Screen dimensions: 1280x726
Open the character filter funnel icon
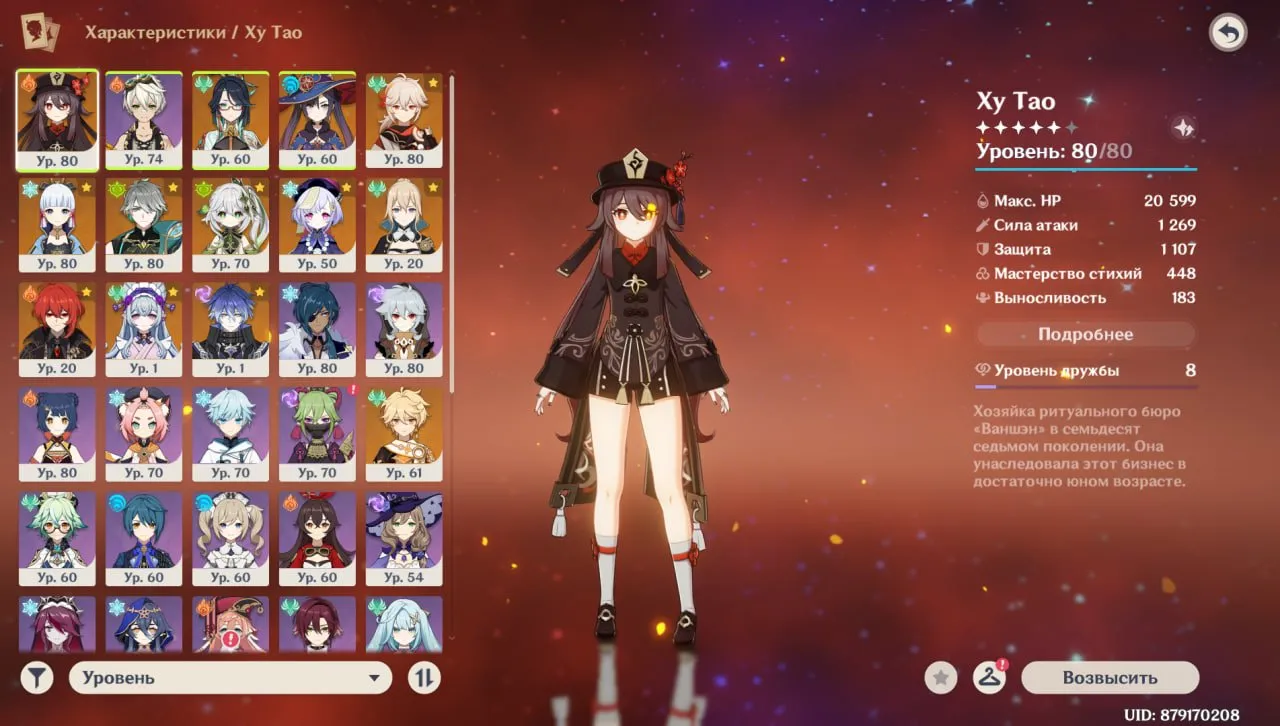click(37, 677)
